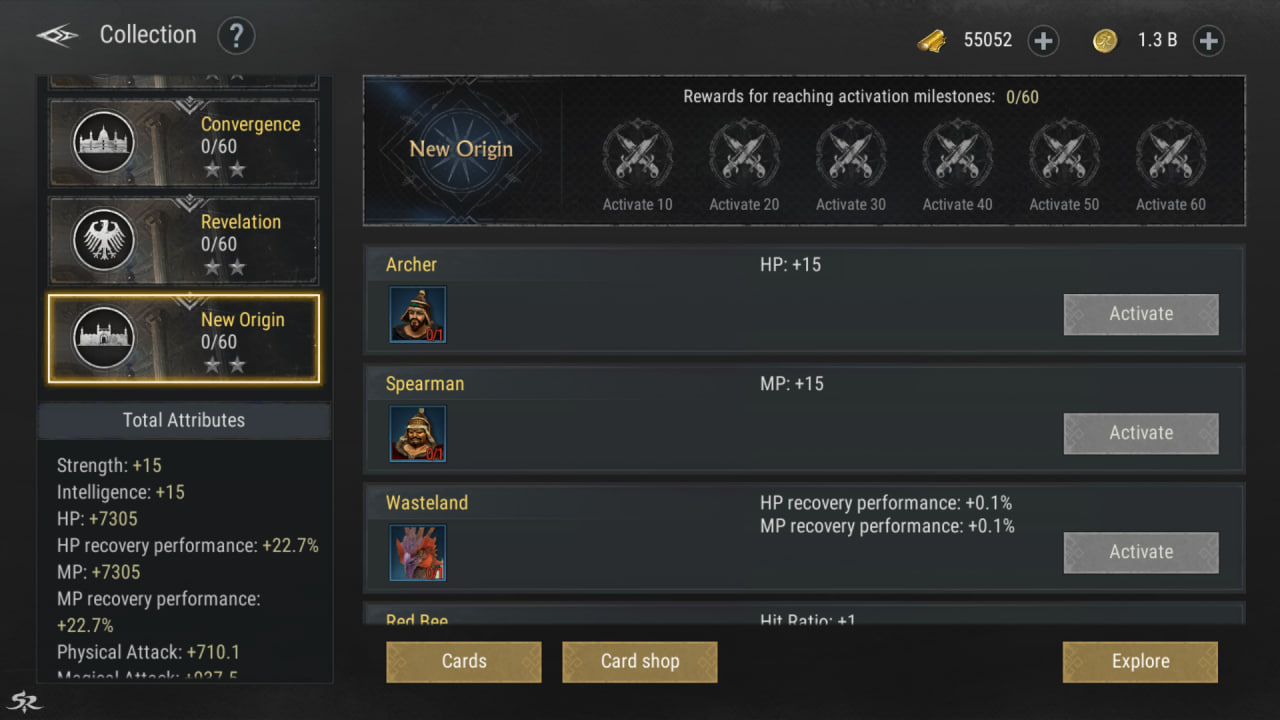The image size is (1280, 720).
Task: Add more gold bars with the plus button
Action: [x=1043, y=41]
